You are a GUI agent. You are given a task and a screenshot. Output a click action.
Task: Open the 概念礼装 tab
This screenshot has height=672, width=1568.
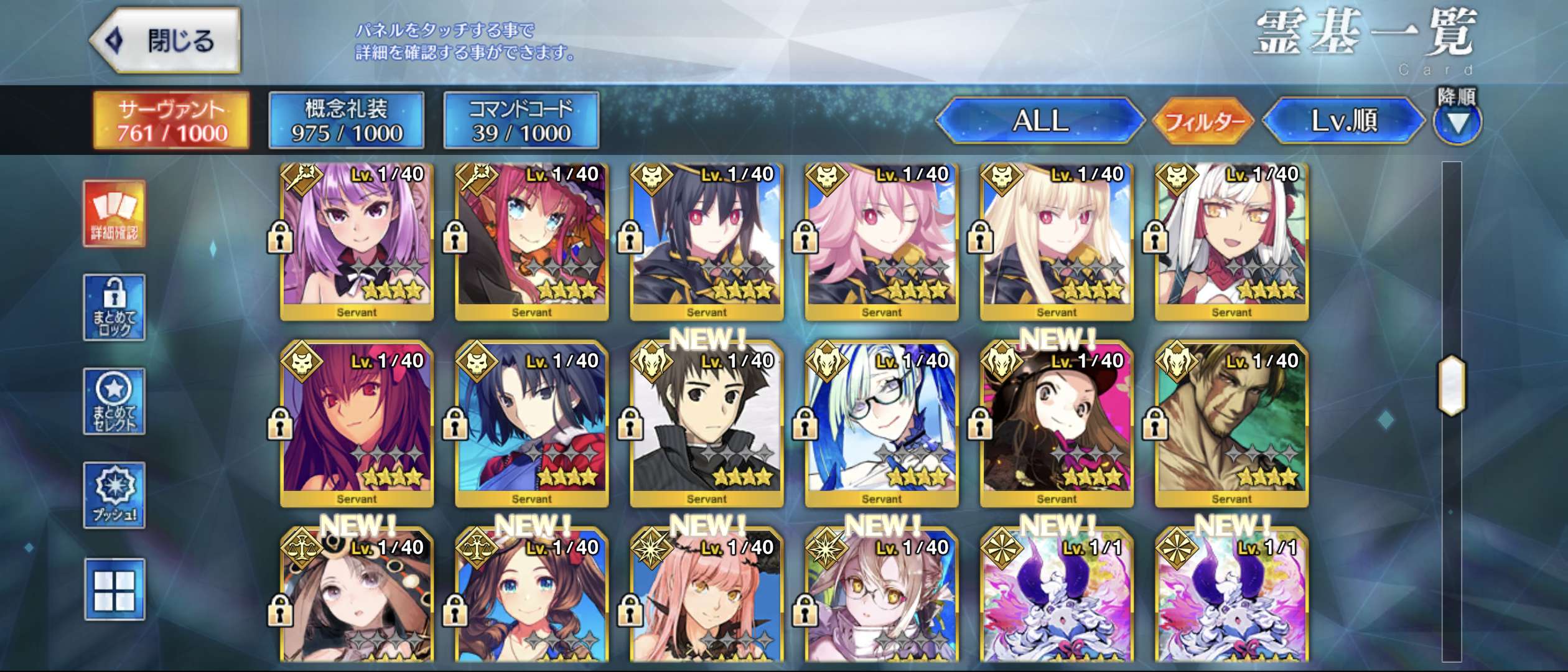347,121
